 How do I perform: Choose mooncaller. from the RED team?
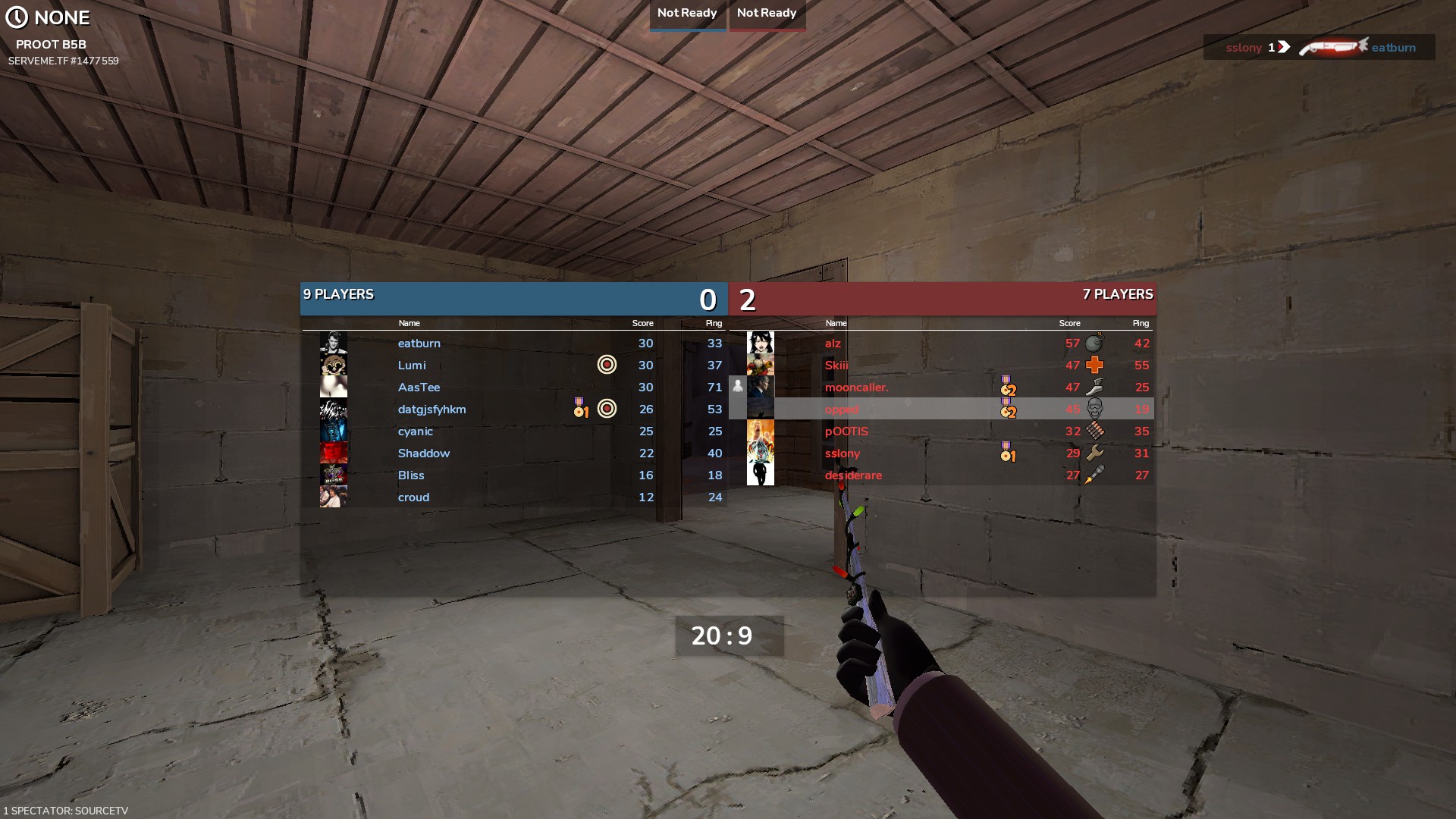pyautogui.click(x=856, y=388)
